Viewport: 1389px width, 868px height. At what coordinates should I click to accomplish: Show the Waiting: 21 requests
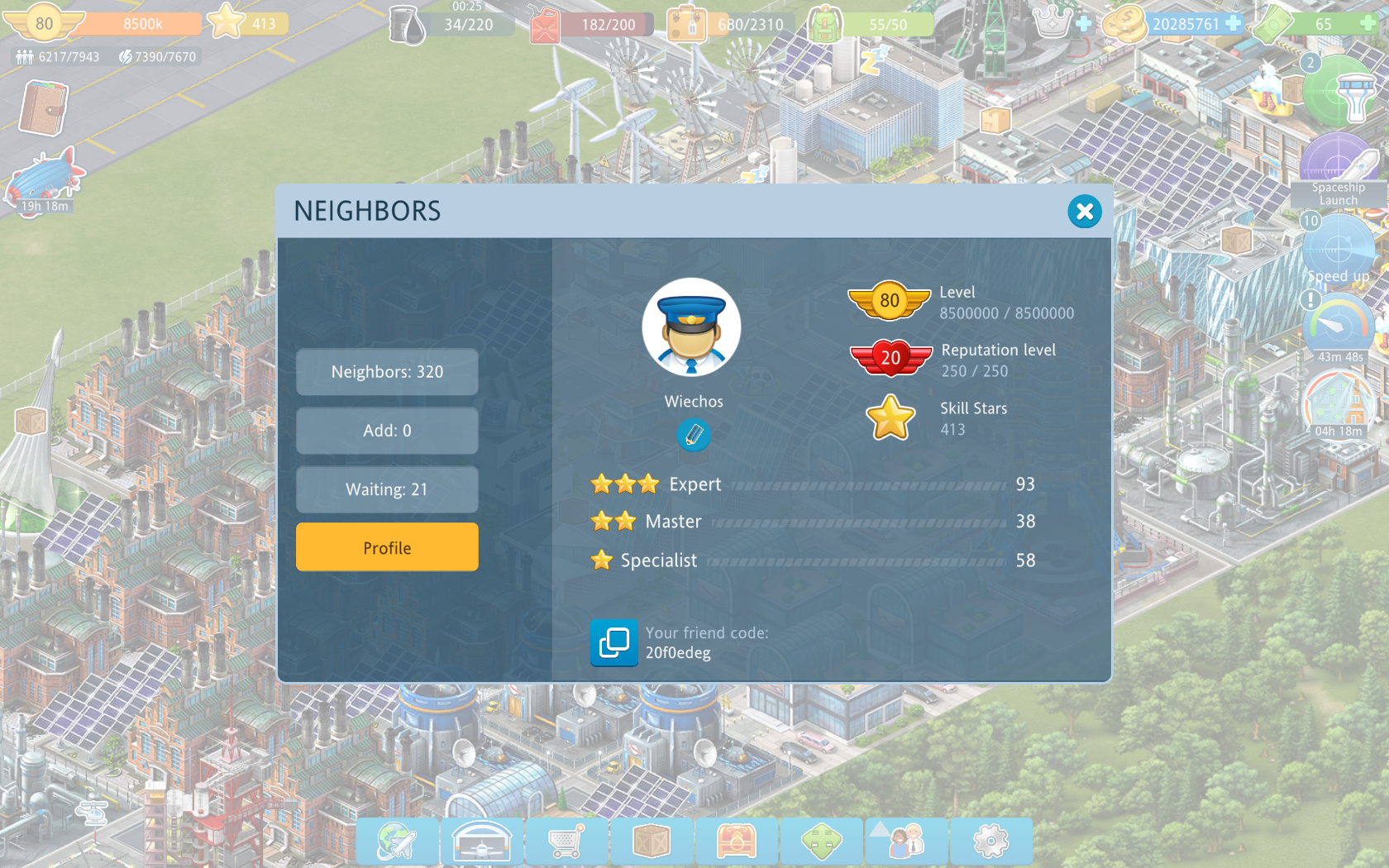(x=387, y=489)
